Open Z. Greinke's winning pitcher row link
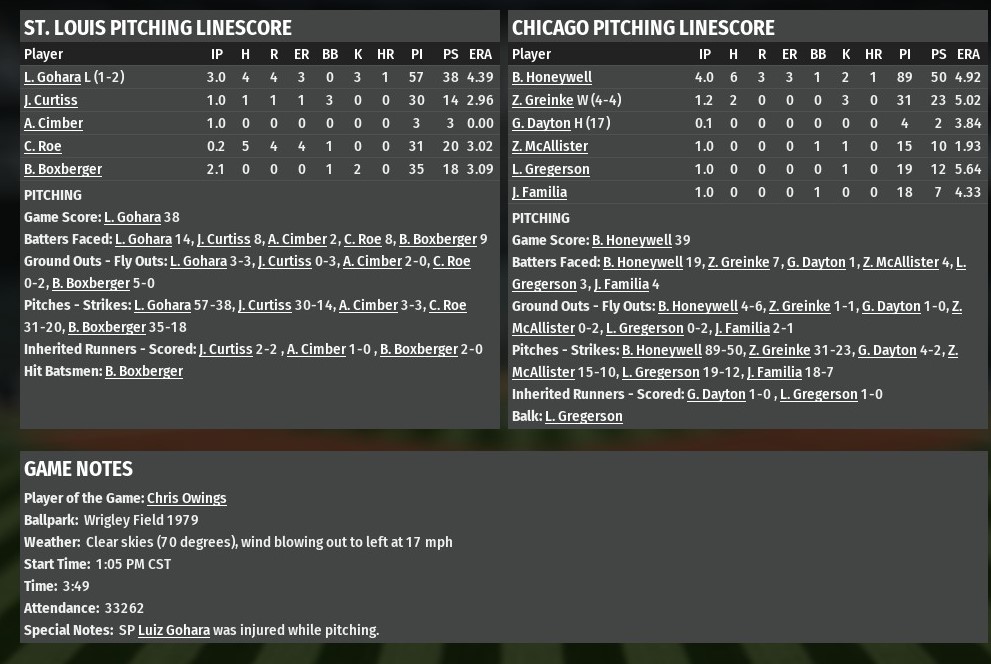991x664 pixels. point(542,100)
